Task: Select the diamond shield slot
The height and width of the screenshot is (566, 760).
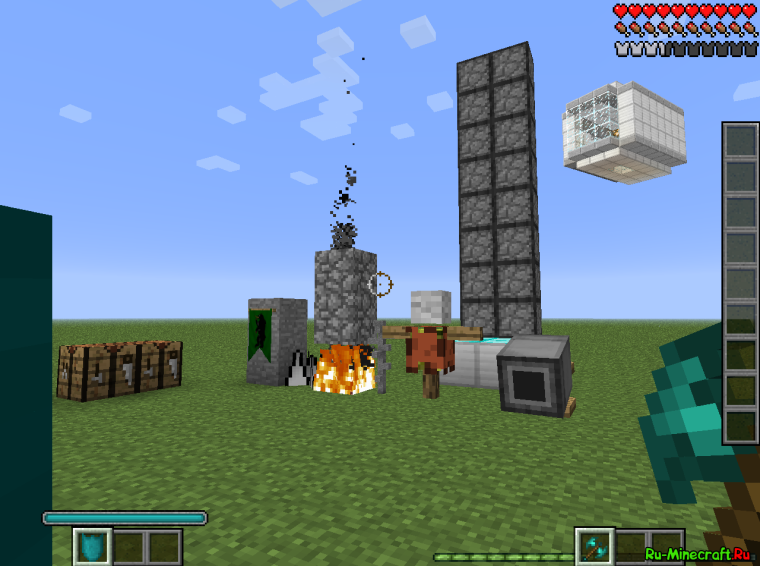Action: click(92, 547)
